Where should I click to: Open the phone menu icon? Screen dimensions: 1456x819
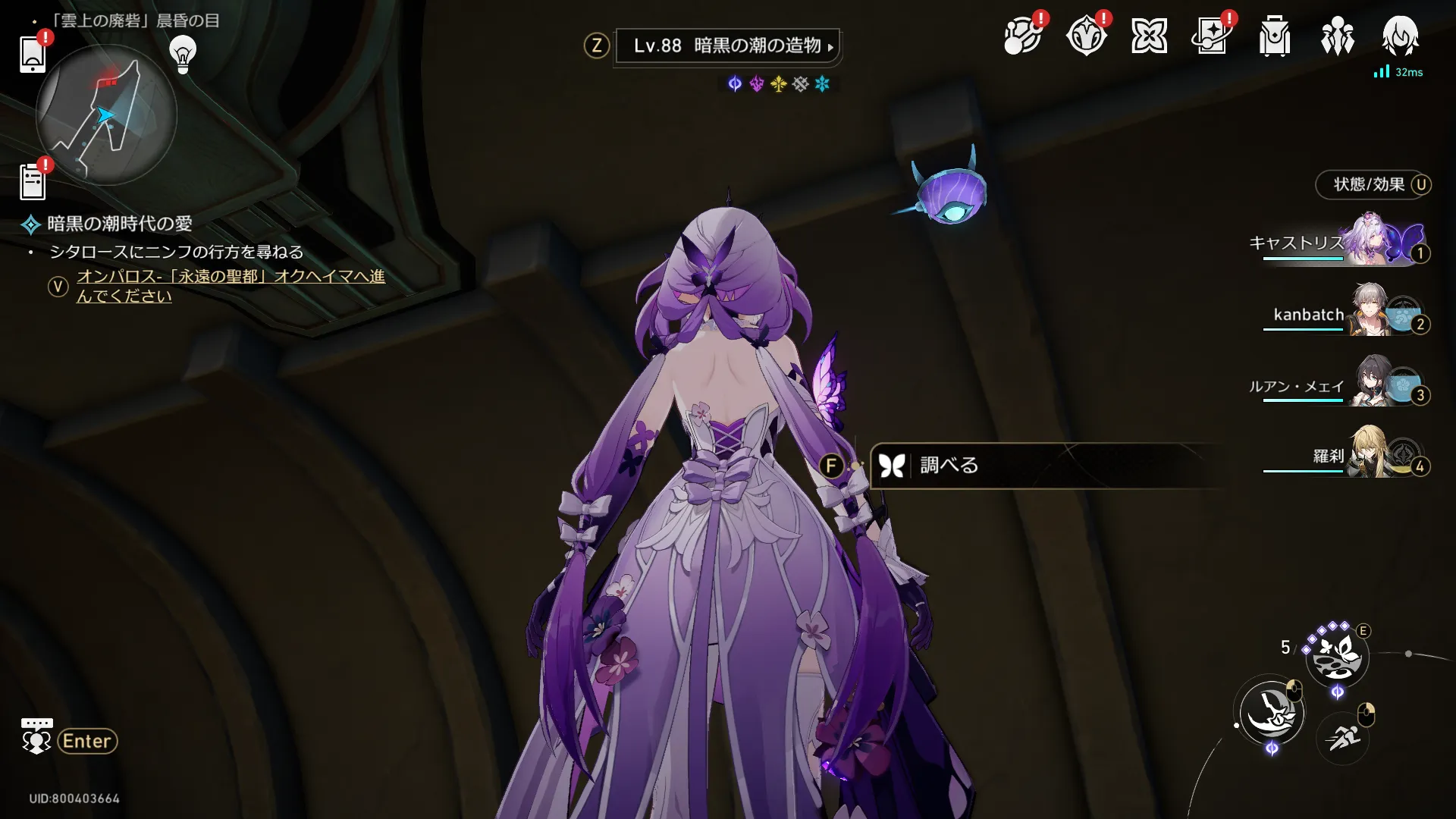click(x=33, y=54)
